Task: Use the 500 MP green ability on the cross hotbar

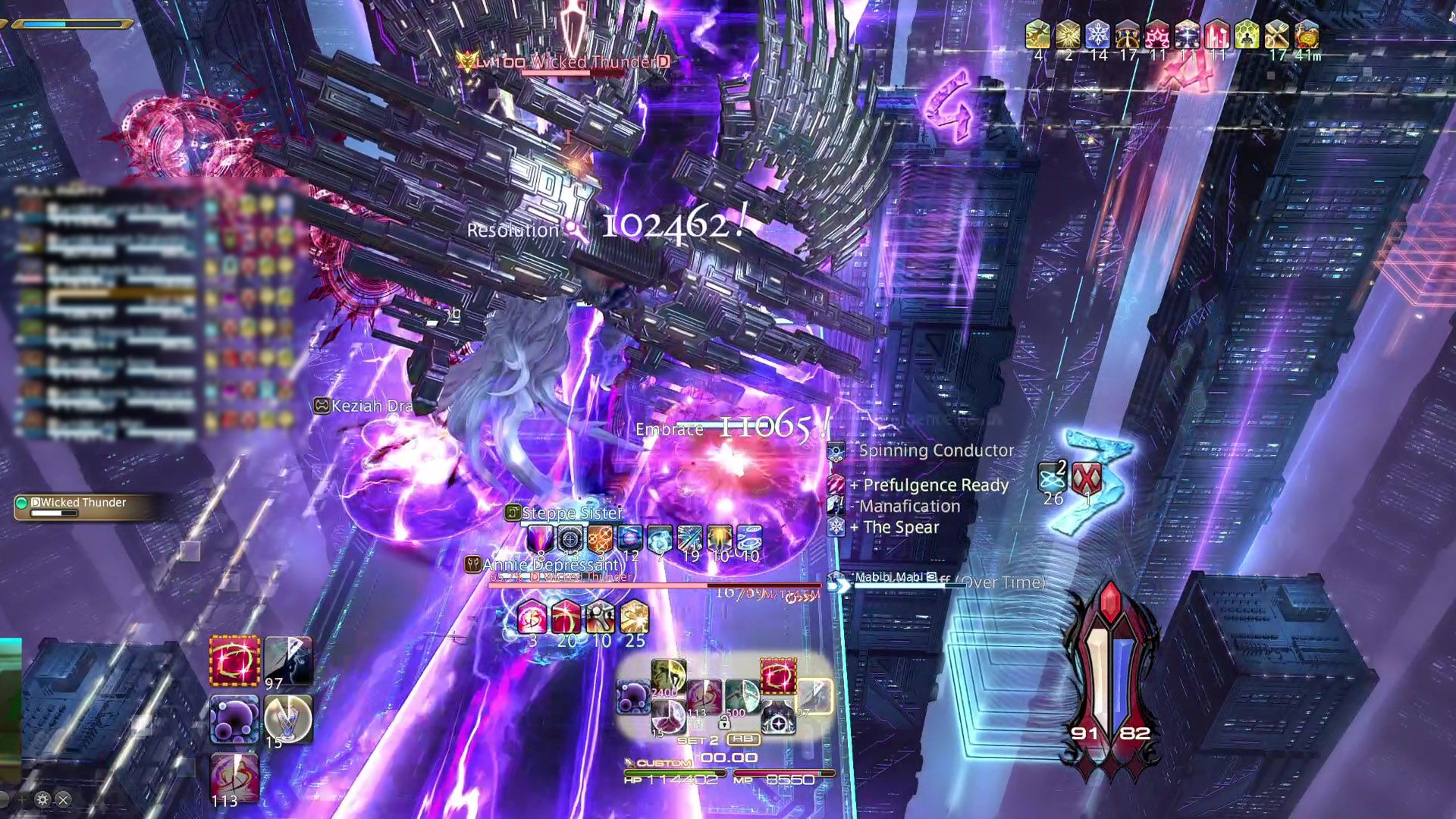Action: click(742, 696)
